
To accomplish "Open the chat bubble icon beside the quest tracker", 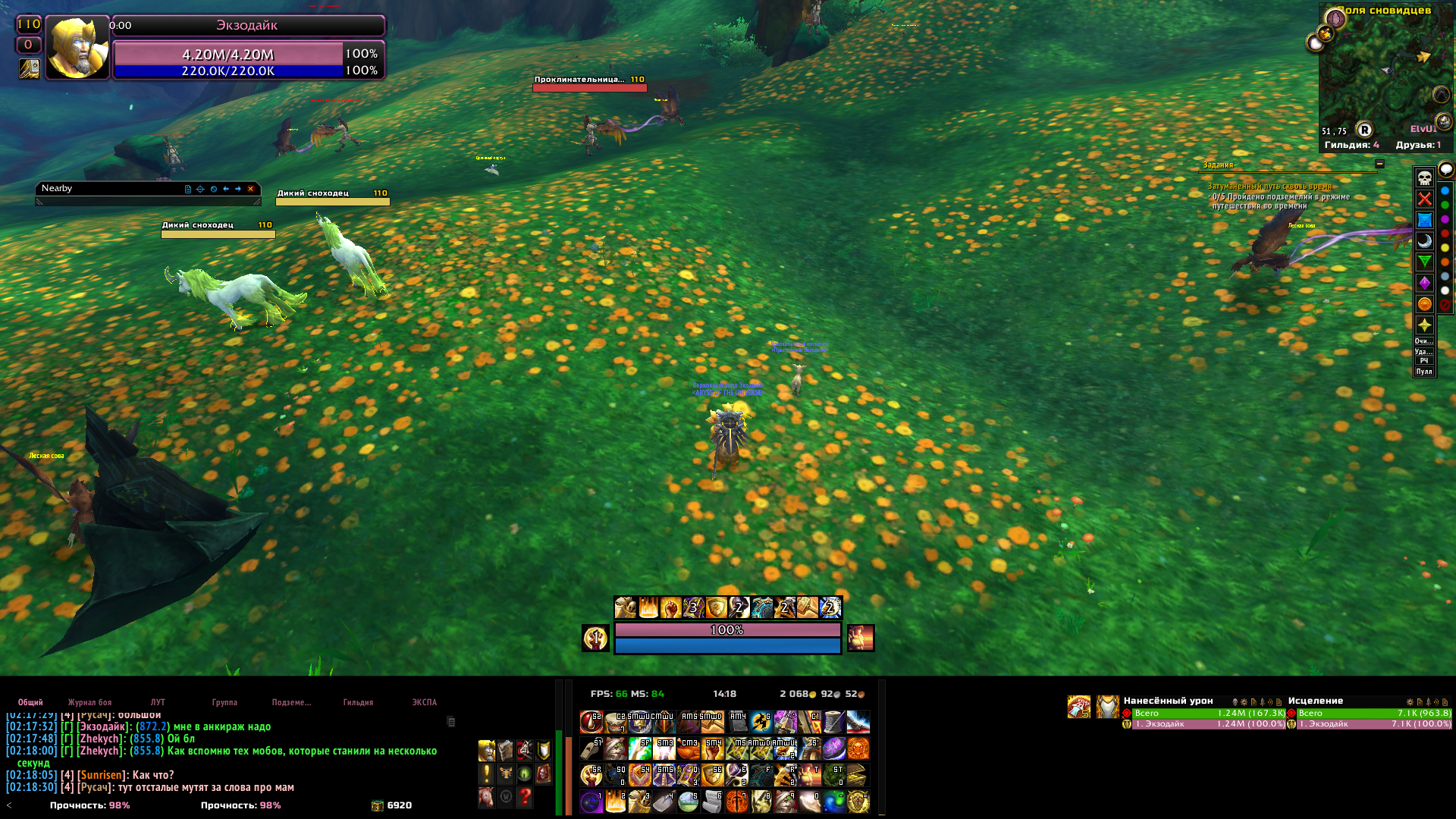I will [x=1446, y=169].
